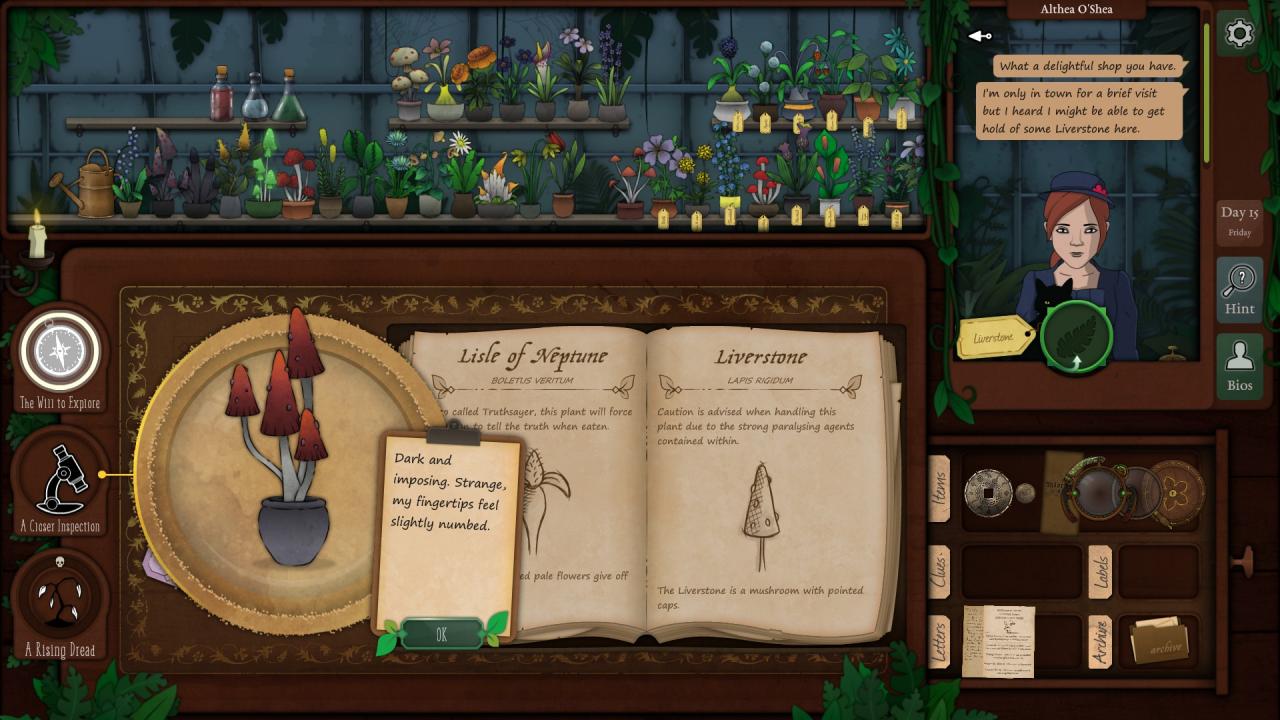1280x720 pixels.
Task: Open the Labels tab
Action: (1099, 571)
